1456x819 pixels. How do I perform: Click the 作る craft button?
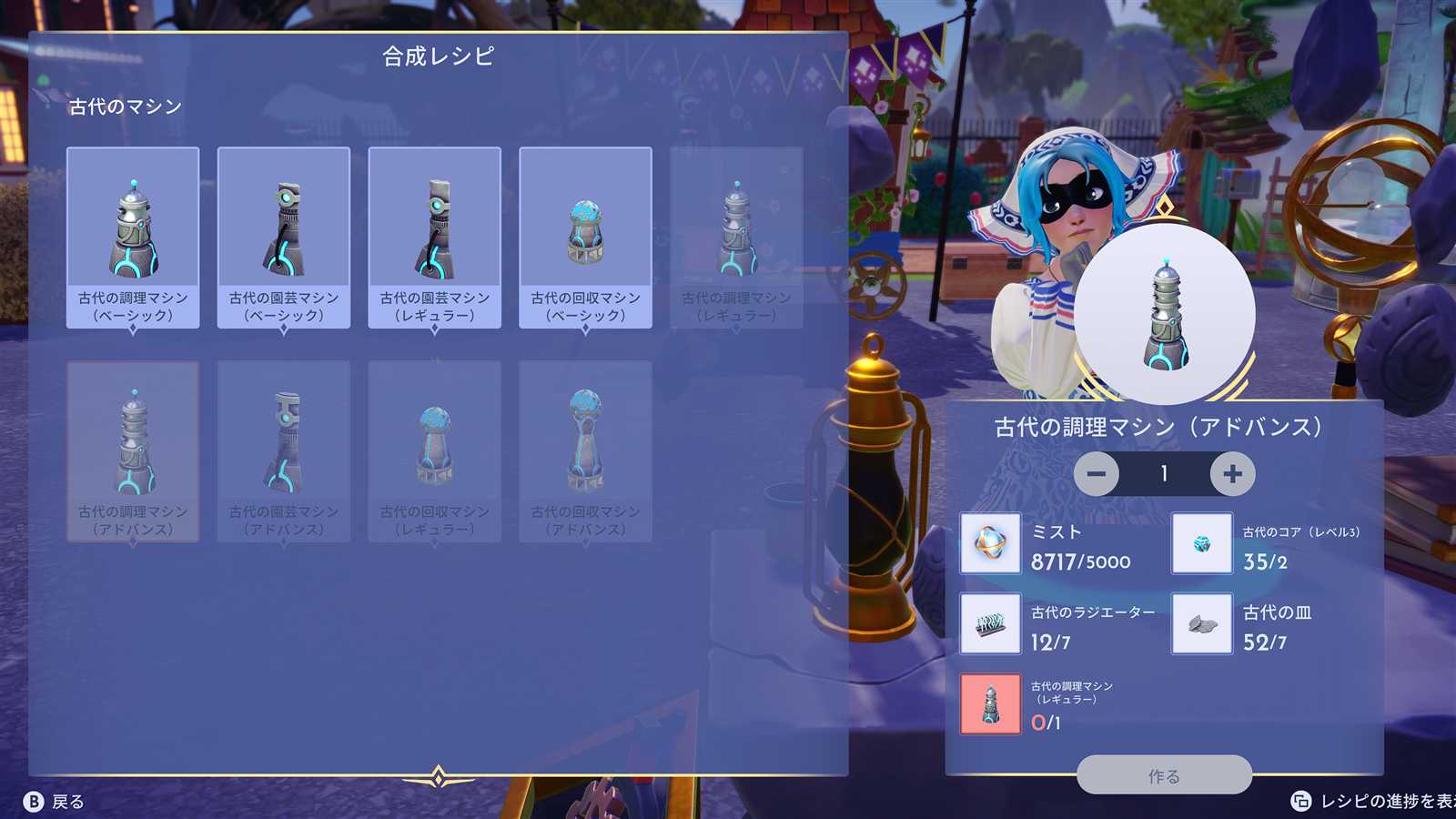click(1164, 775)
